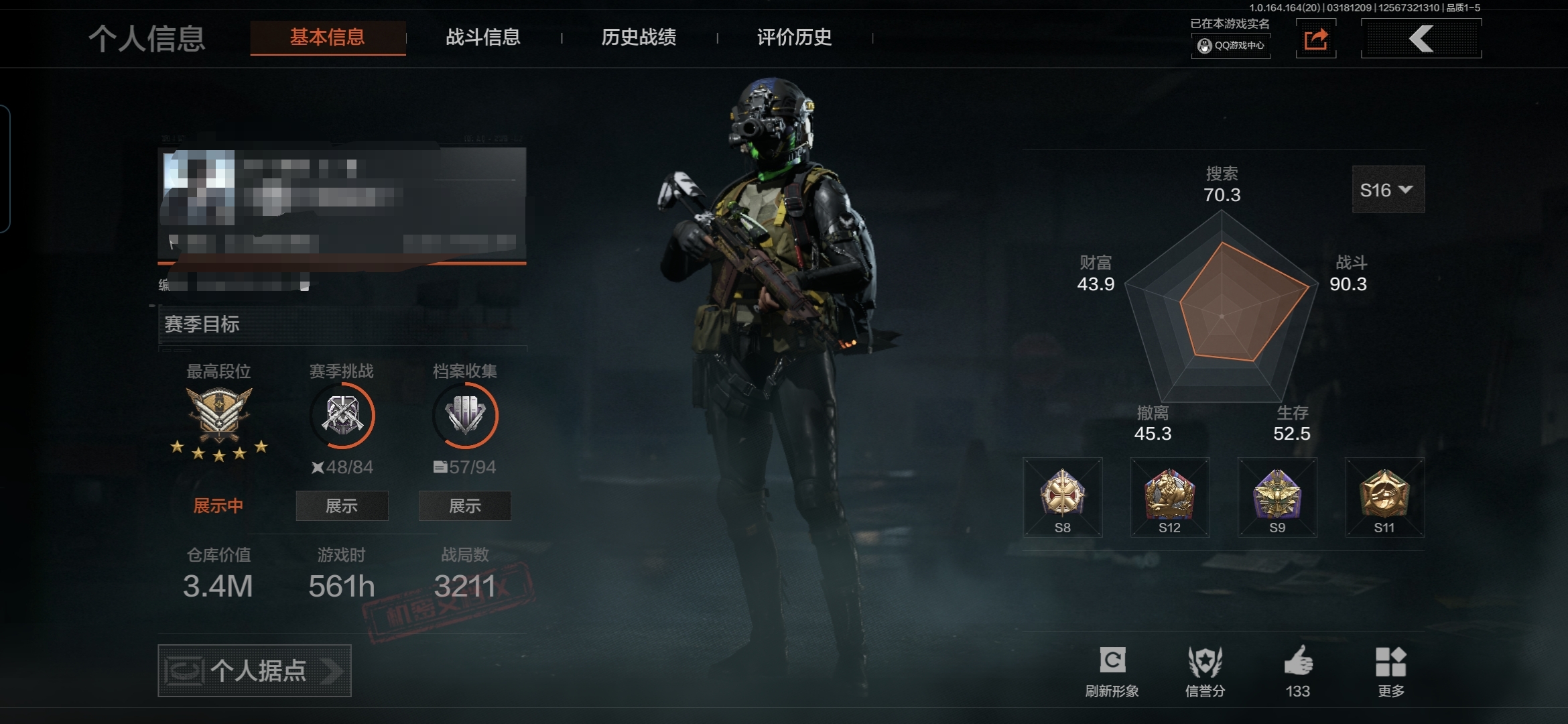Choose the S9 season badge
This screenshot has width=1568, height=724.
click(1277, 497)
